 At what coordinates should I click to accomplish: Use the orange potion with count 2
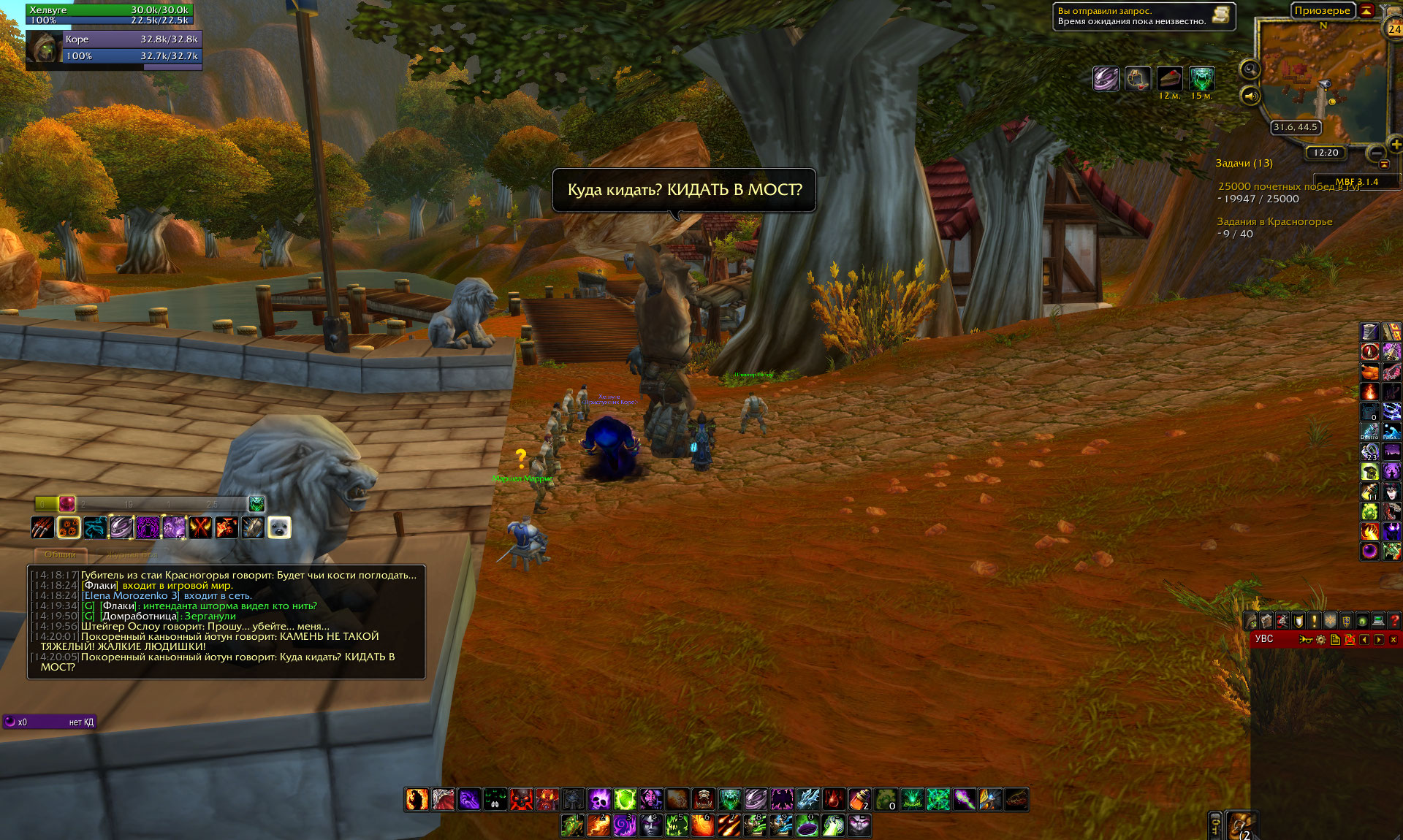coord(859,799)
